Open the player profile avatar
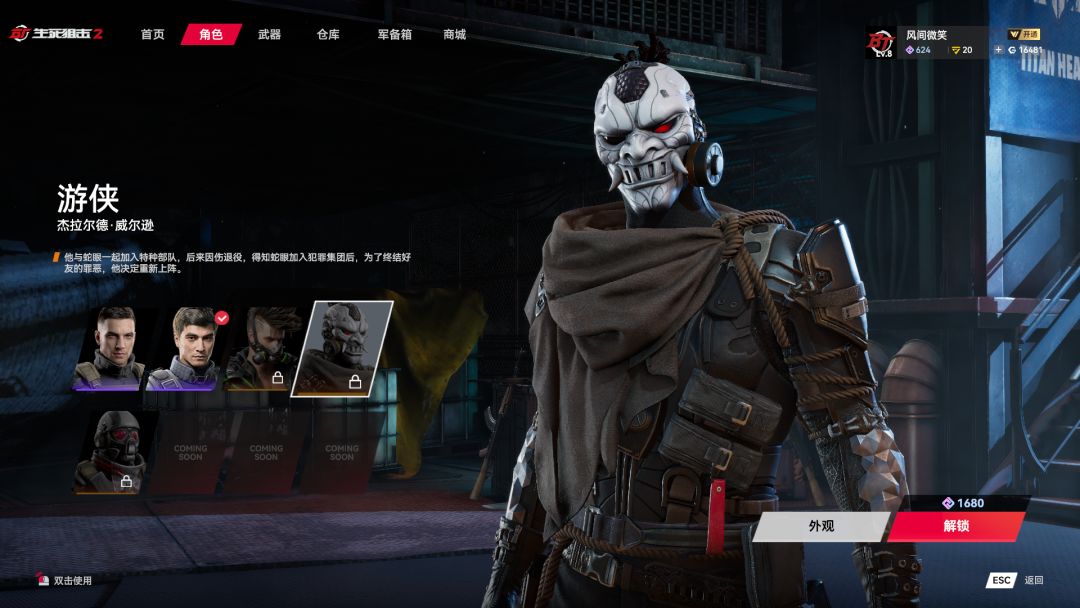1080x608 pixels. click(880, 42)
